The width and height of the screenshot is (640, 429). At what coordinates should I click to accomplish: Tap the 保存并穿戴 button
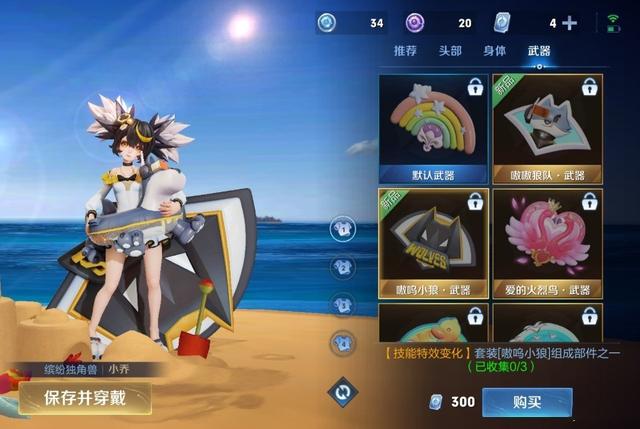pos(83,398)
